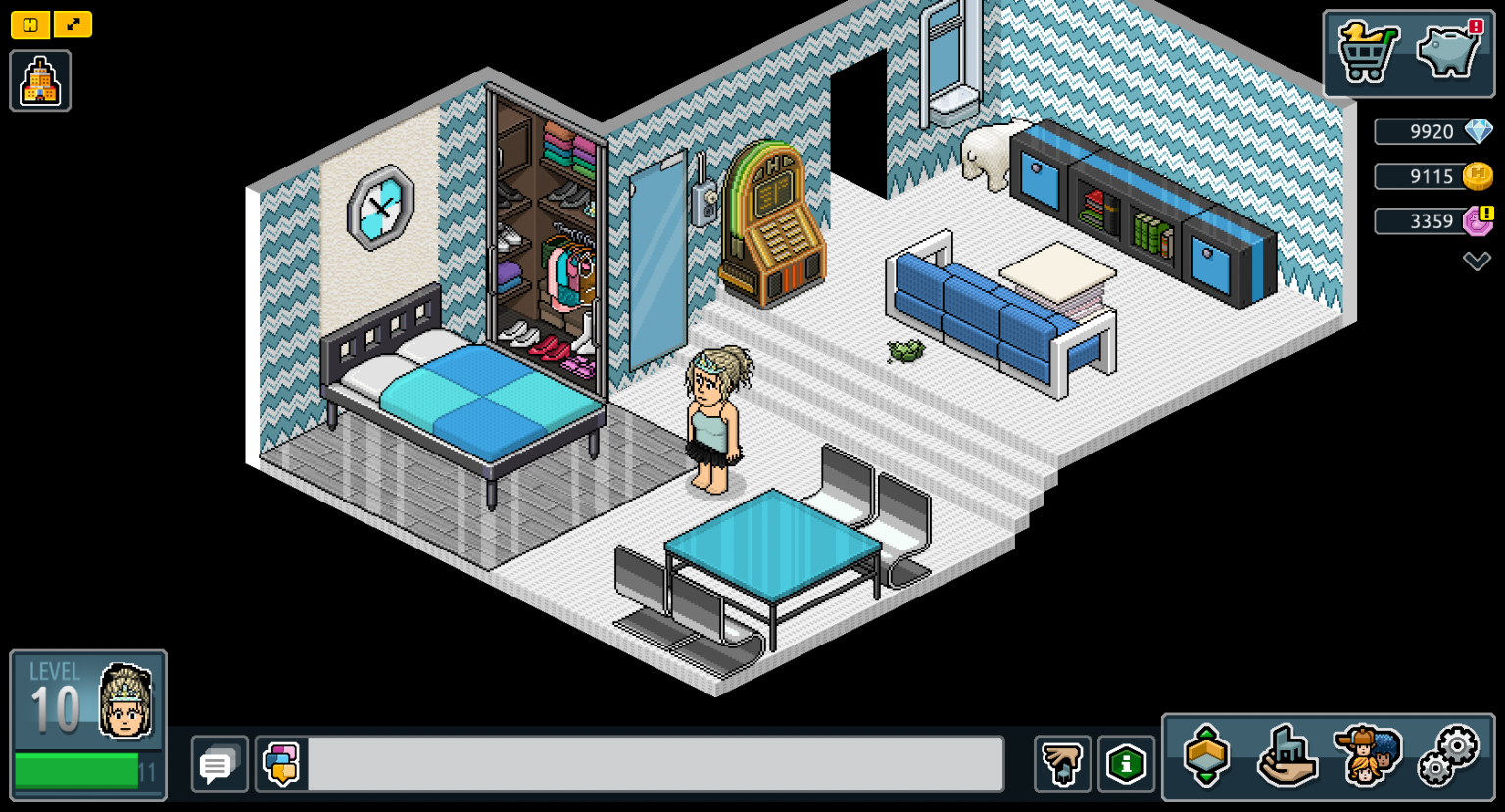
Task: Open the yellow H main menu
Action: pyautogui.click(x=29, y=24)
